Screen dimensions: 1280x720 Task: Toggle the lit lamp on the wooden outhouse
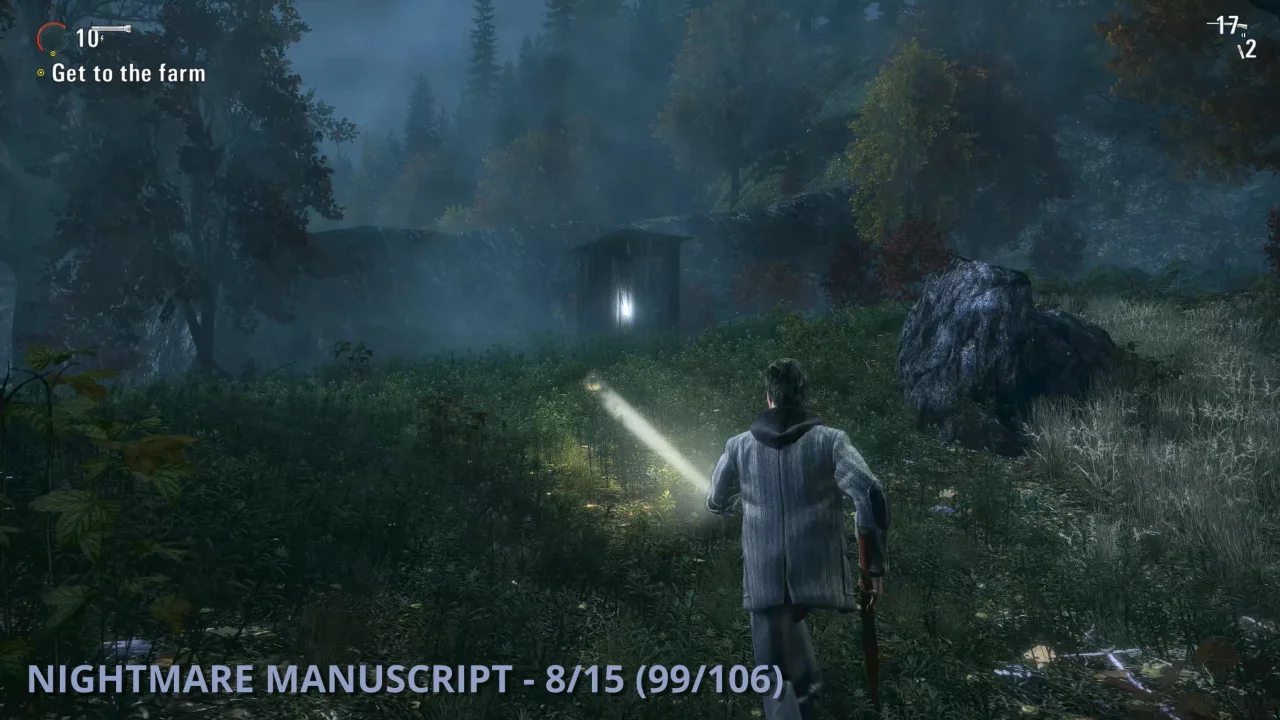[625, 302]
